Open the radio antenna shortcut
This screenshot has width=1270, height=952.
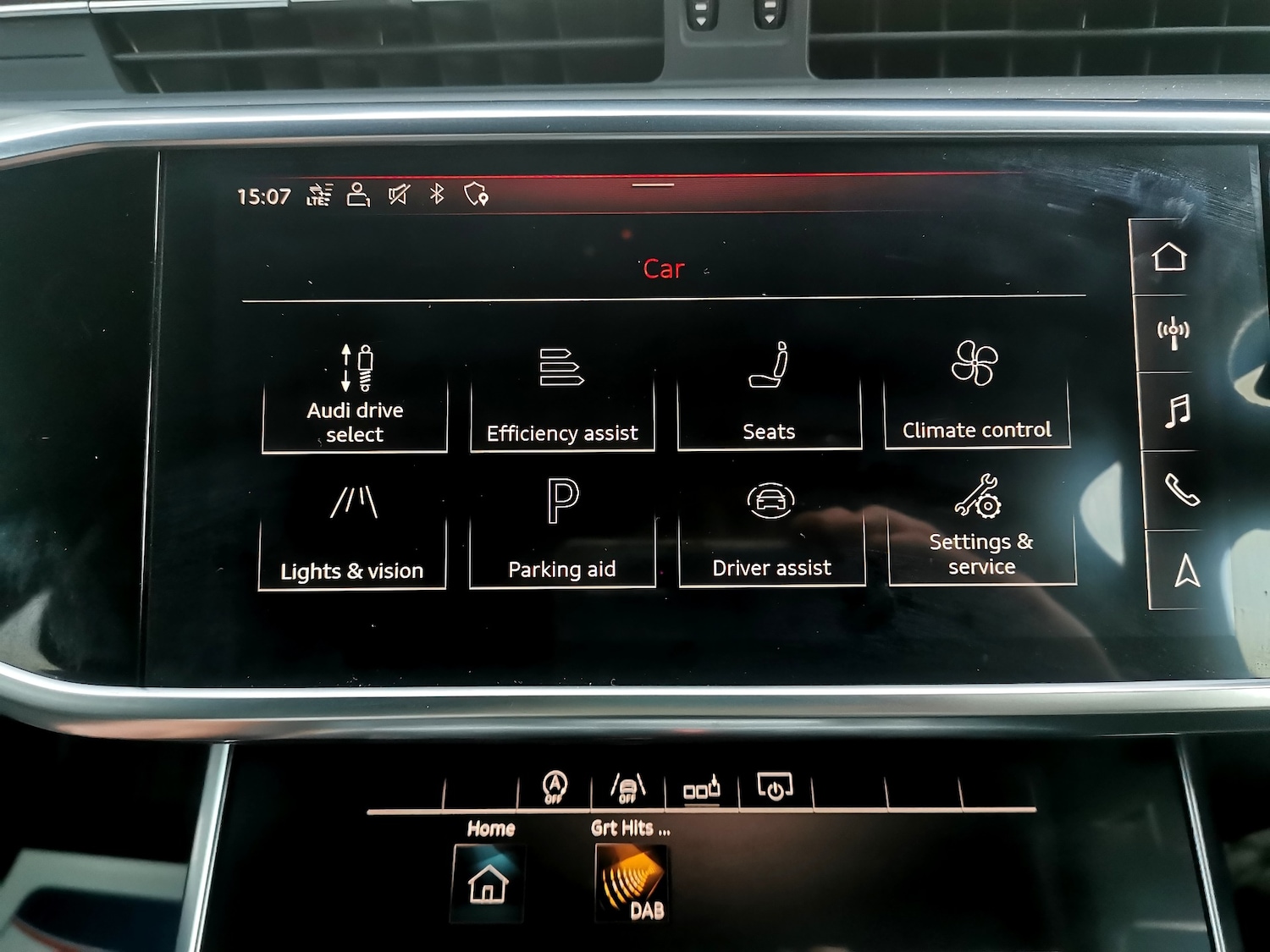[1173, 333]
